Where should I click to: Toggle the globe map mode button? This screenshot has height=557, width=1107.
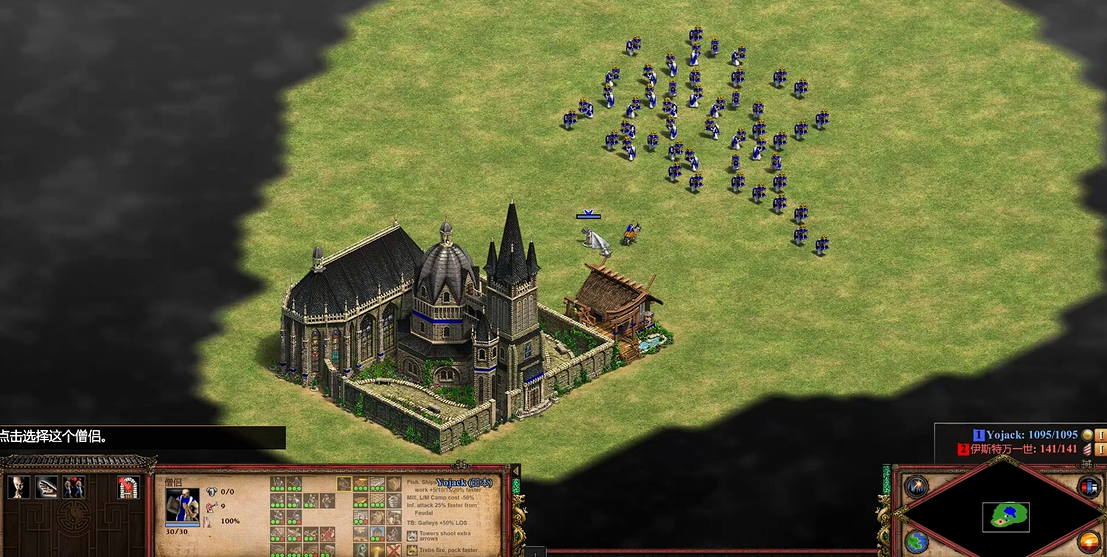click(x=915, y=542)
